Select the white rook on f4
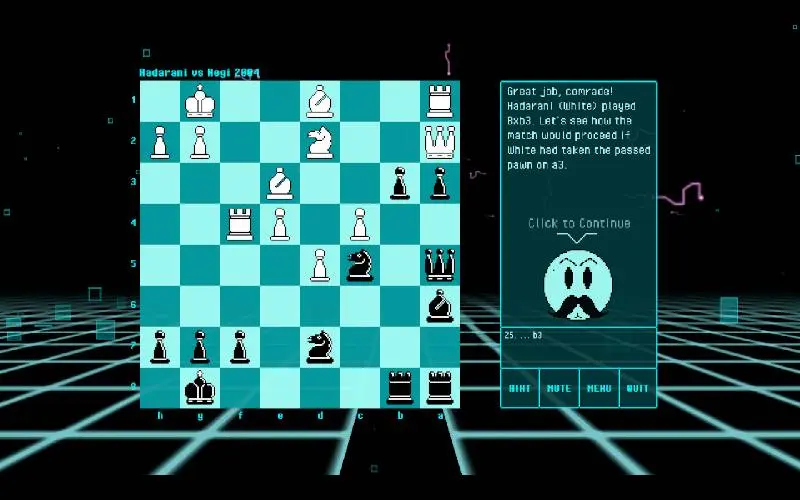800x500 pixels. pos(239,224)
